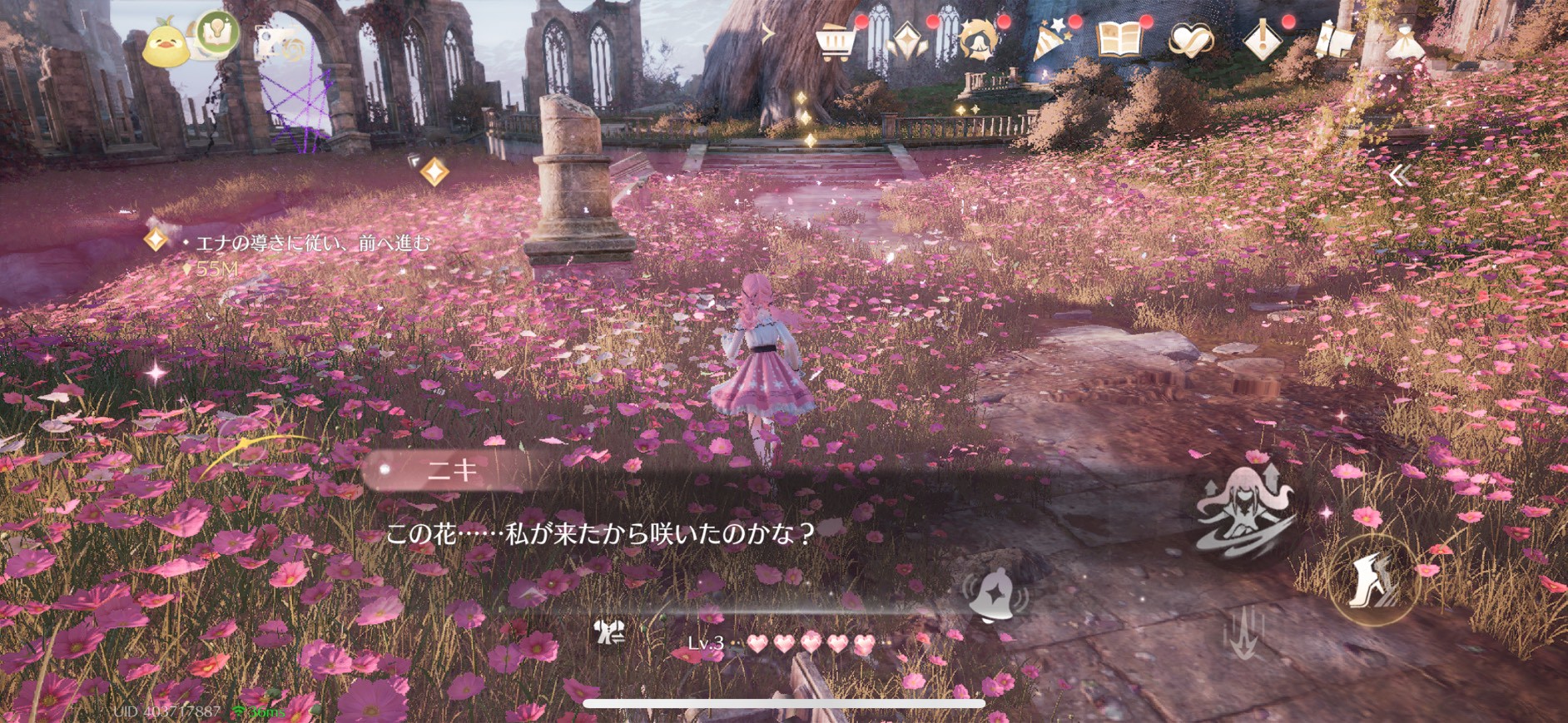Ring the bell whistle button

coord(995,595)
